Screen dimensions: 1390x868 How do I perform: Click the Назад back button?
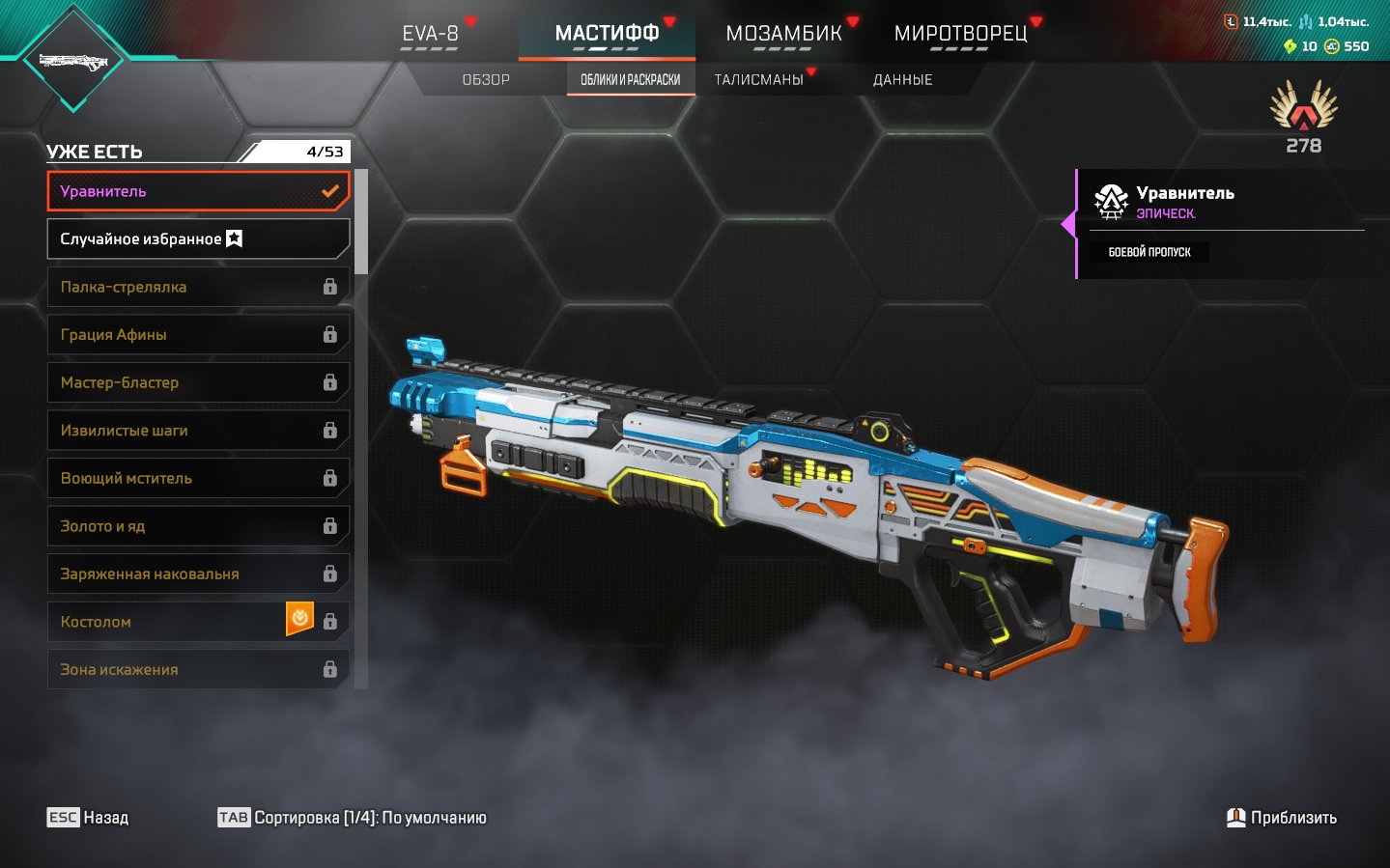(x=88, y=818)
